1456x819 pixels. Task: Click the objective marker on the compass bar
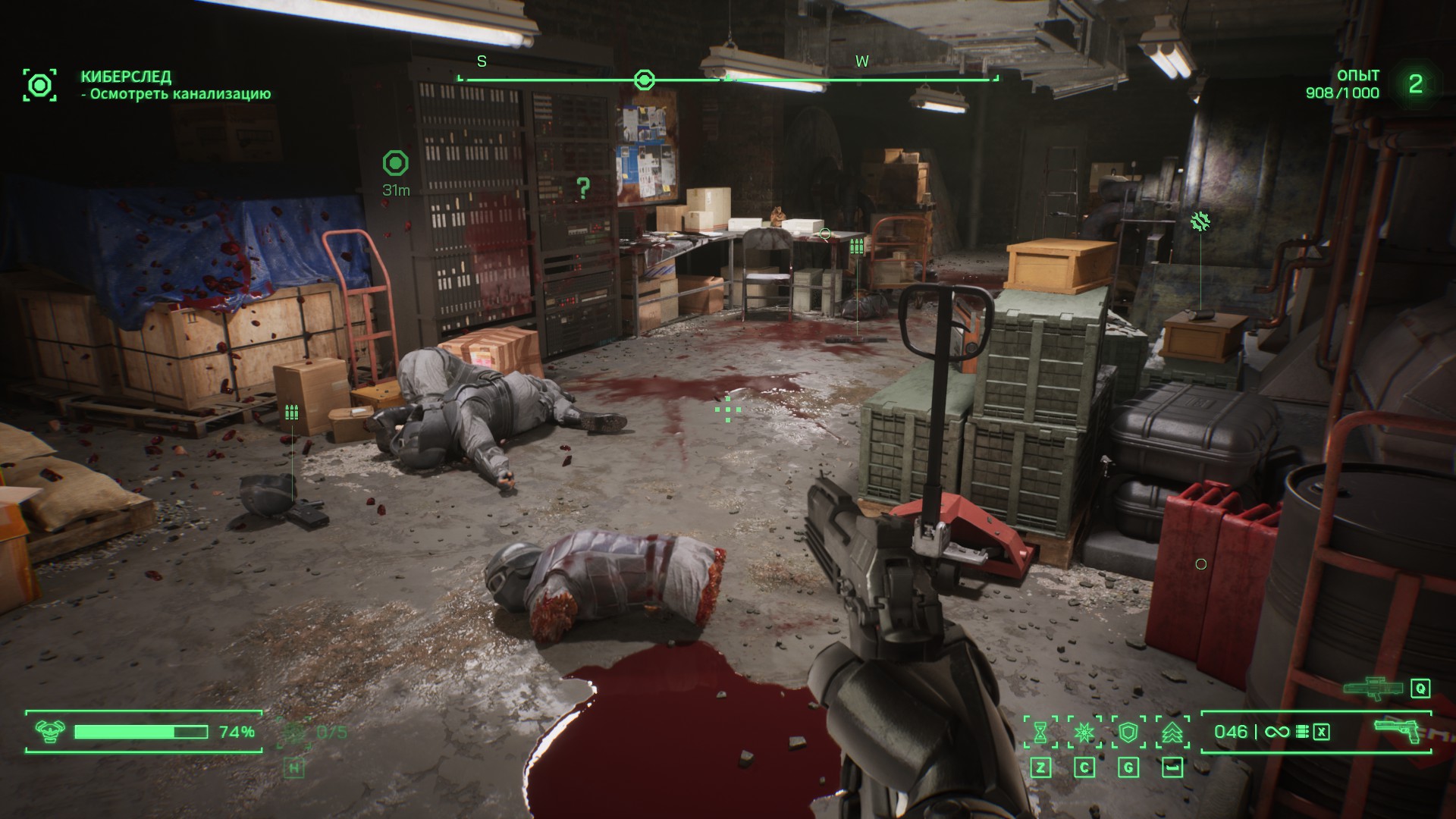tap(644, 80)
